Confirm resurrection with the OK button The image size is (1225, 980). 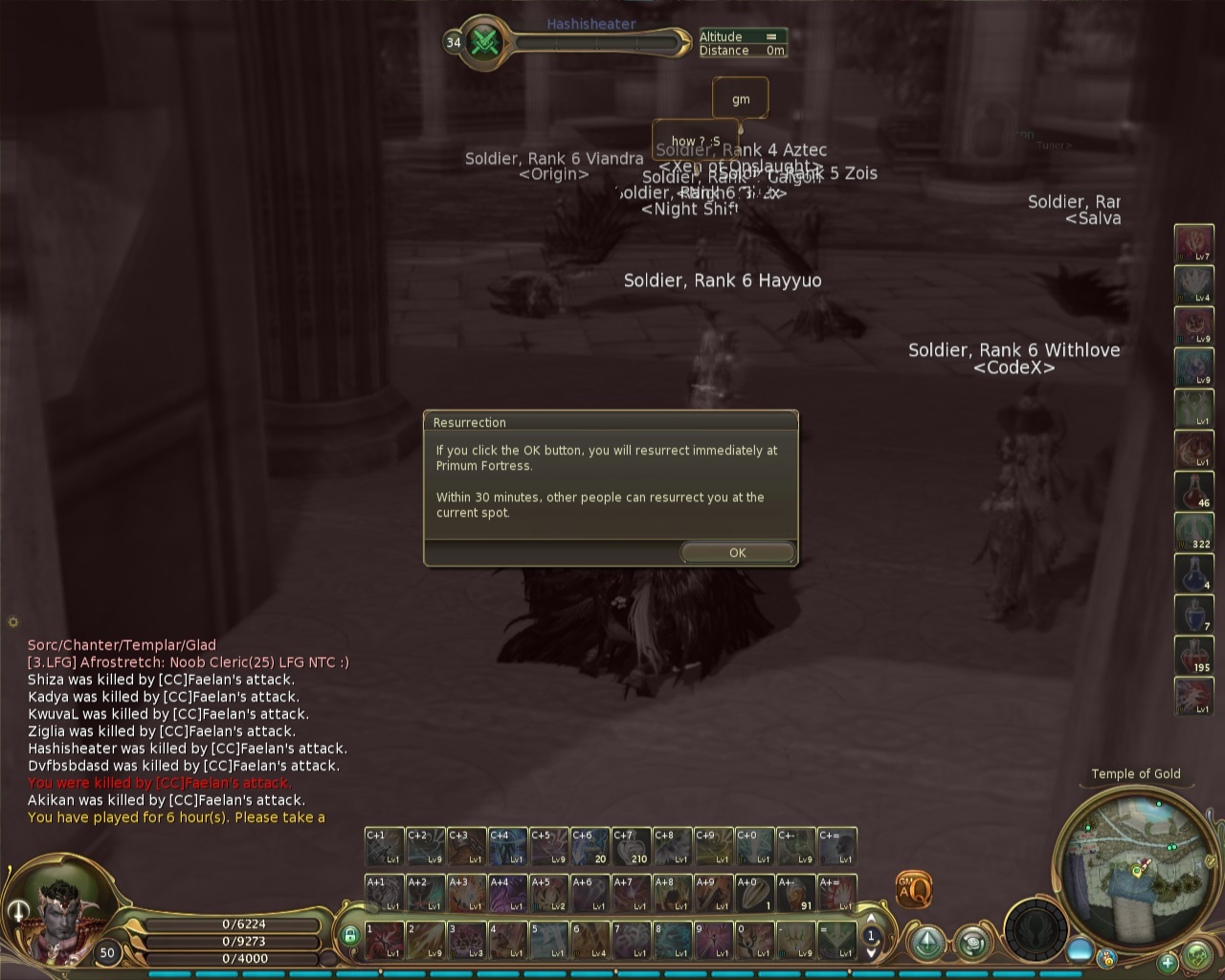(x=737, y=552)
